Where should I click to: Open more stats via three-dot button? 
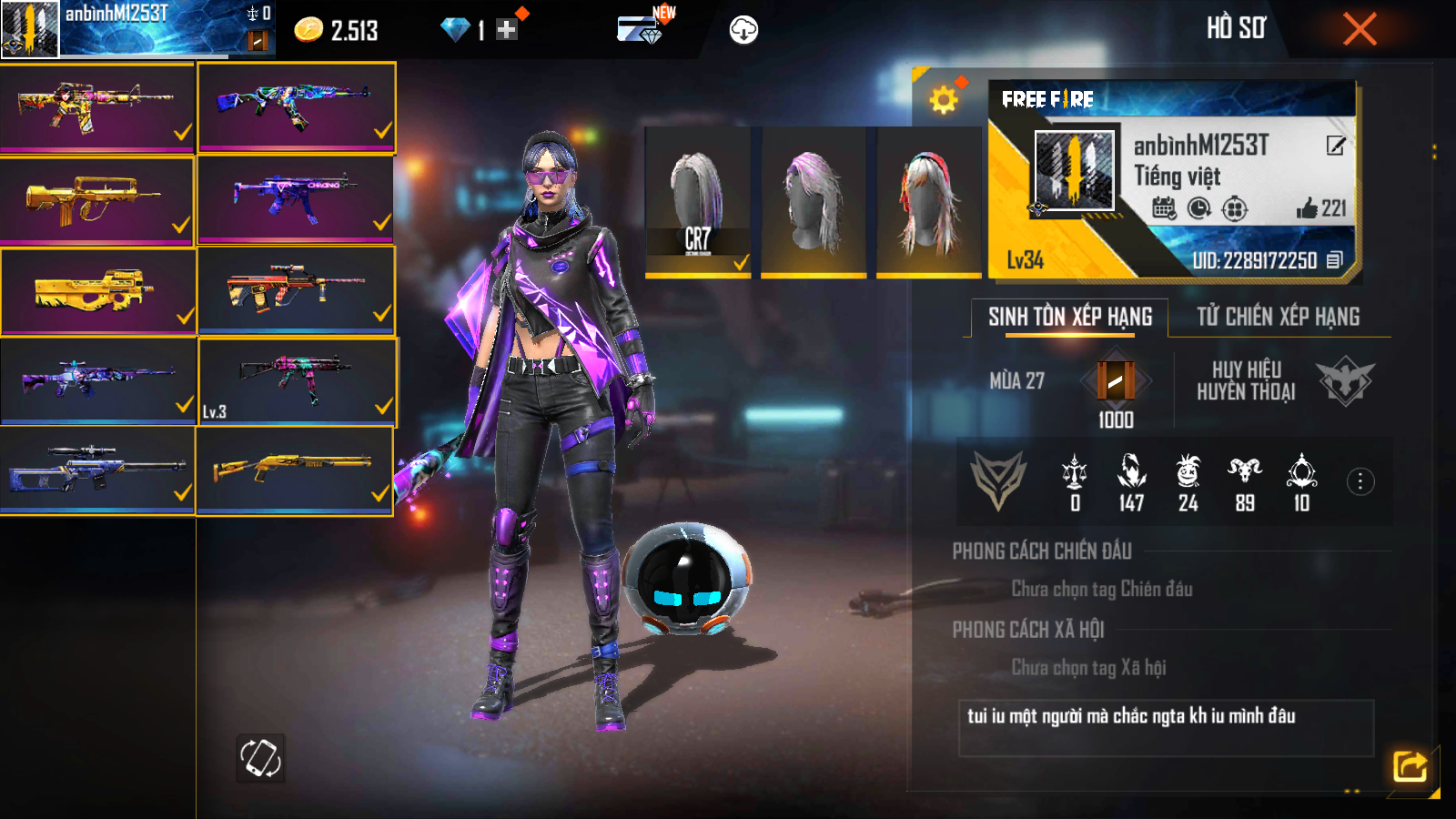pyautogui.click(x=1360, y=481)
